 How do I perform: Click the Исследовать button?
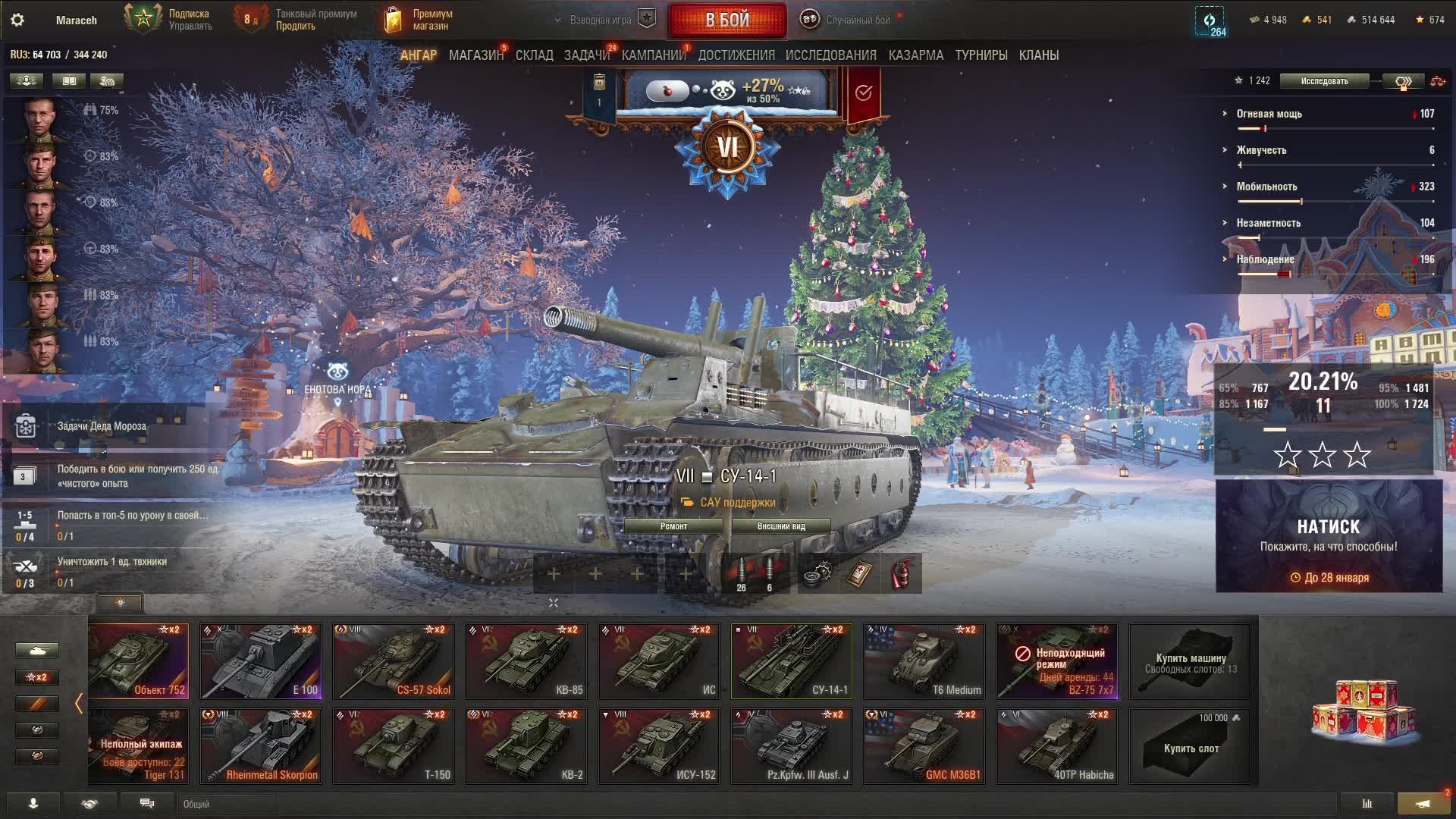pos(1324,81)
